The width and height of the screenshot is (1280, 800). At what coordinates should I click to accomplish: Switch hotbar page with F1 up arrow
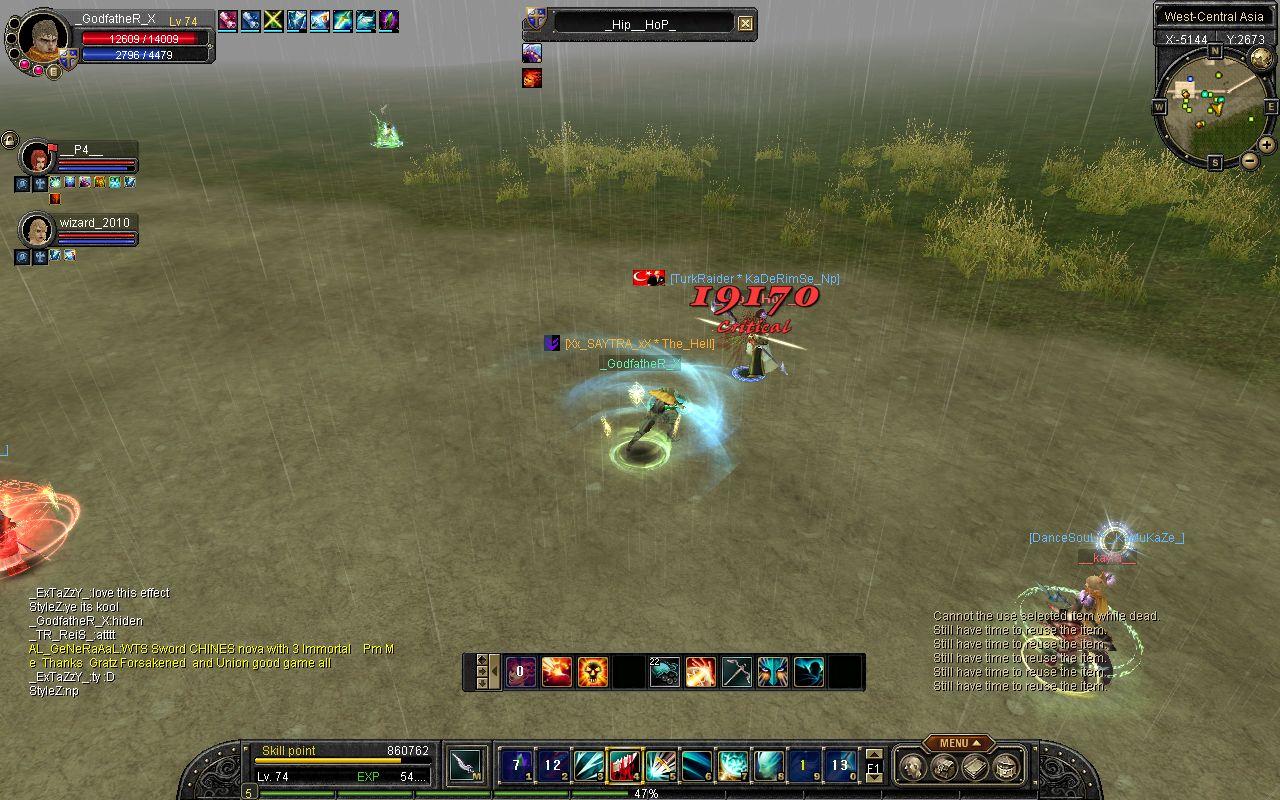pyautogui.click(x=873, y=755)
